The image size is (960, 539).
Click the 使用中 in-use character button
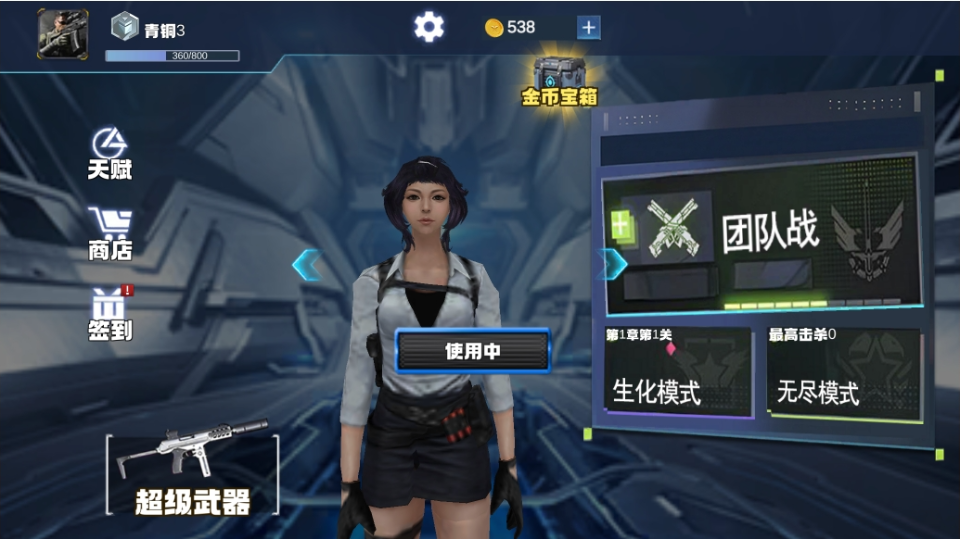(x=473, y=351)
